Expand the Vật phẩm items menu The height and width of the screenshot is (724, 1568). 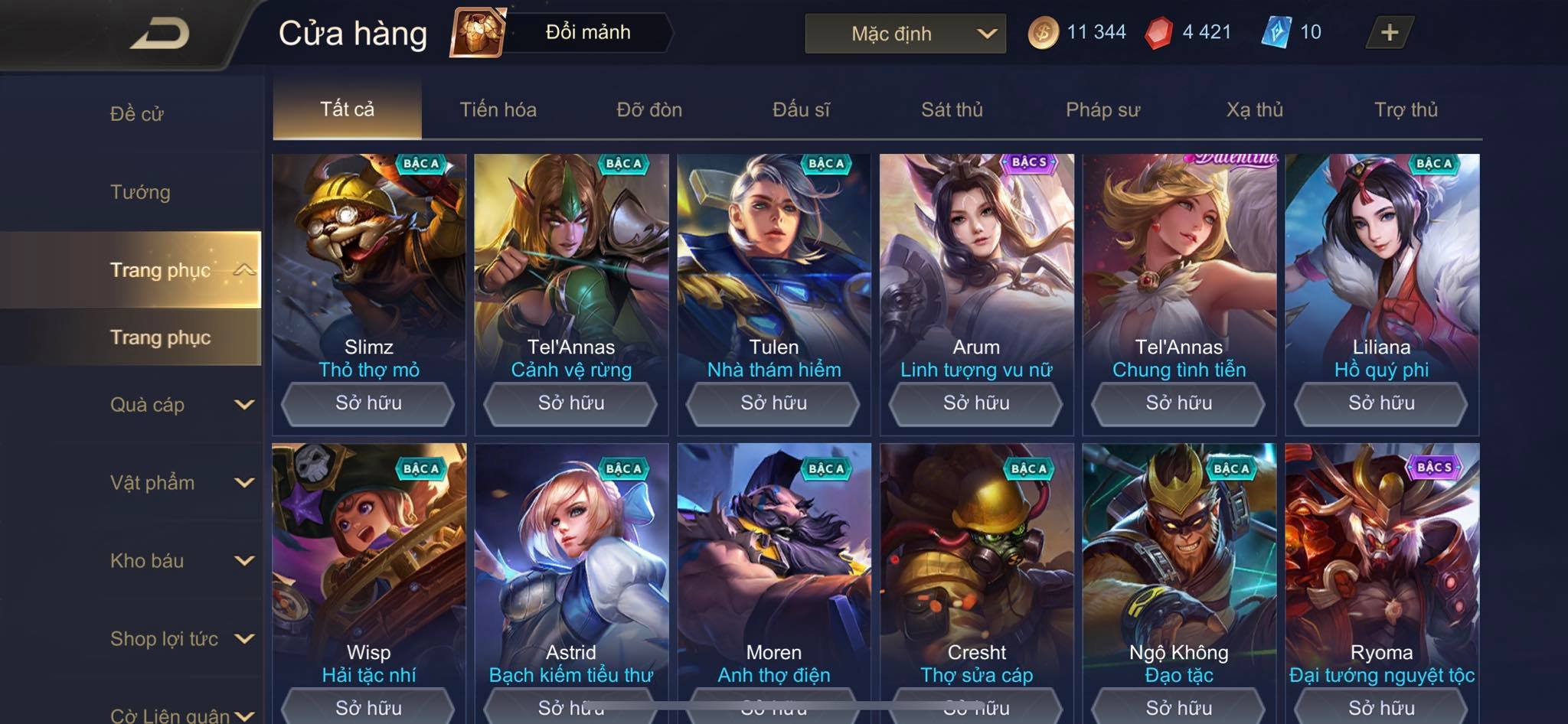pyautogui.click(x=180, y=483)
